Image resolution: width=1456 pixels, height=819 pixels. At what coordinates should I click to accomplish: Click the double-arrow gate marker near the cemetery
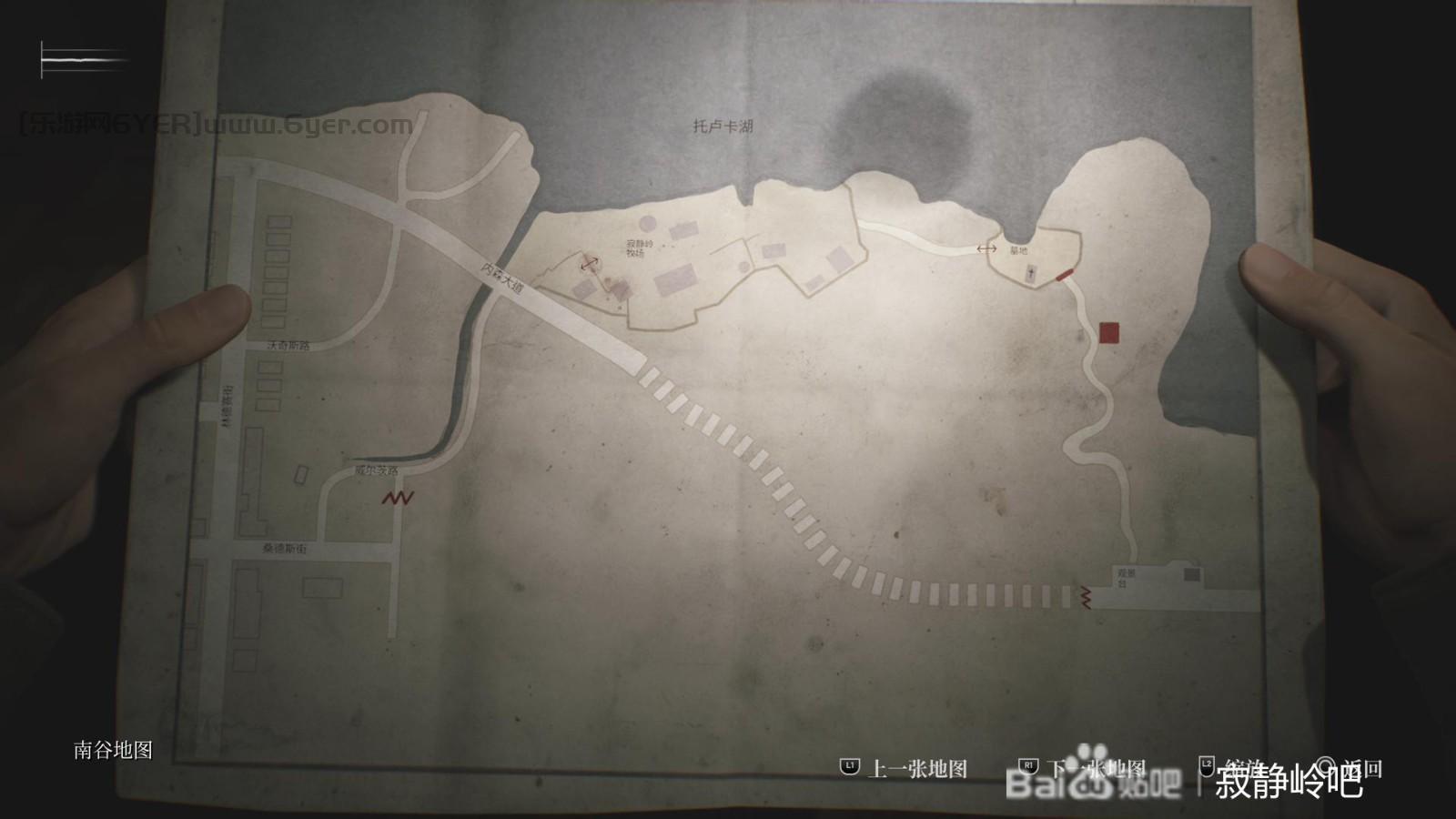(986, 248)
